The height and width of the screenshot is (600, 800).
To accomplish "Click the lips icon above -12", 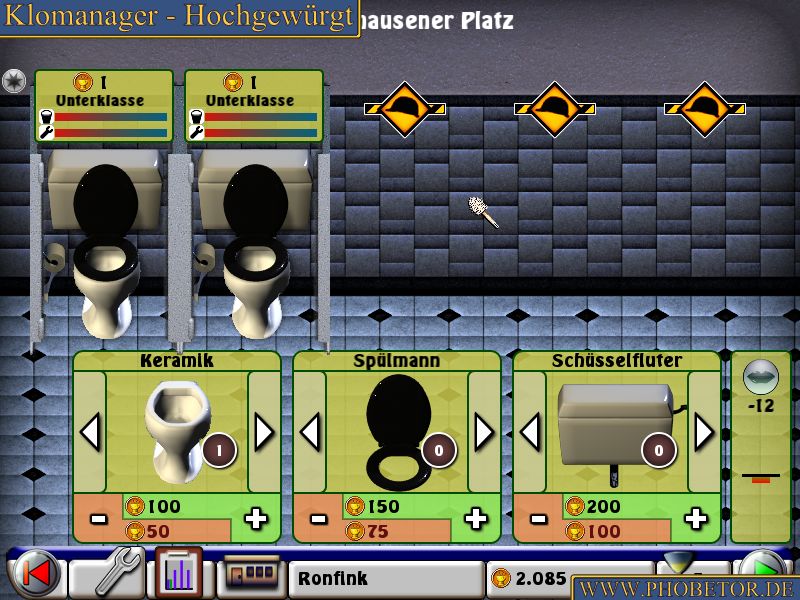I will tap(761, 376).
